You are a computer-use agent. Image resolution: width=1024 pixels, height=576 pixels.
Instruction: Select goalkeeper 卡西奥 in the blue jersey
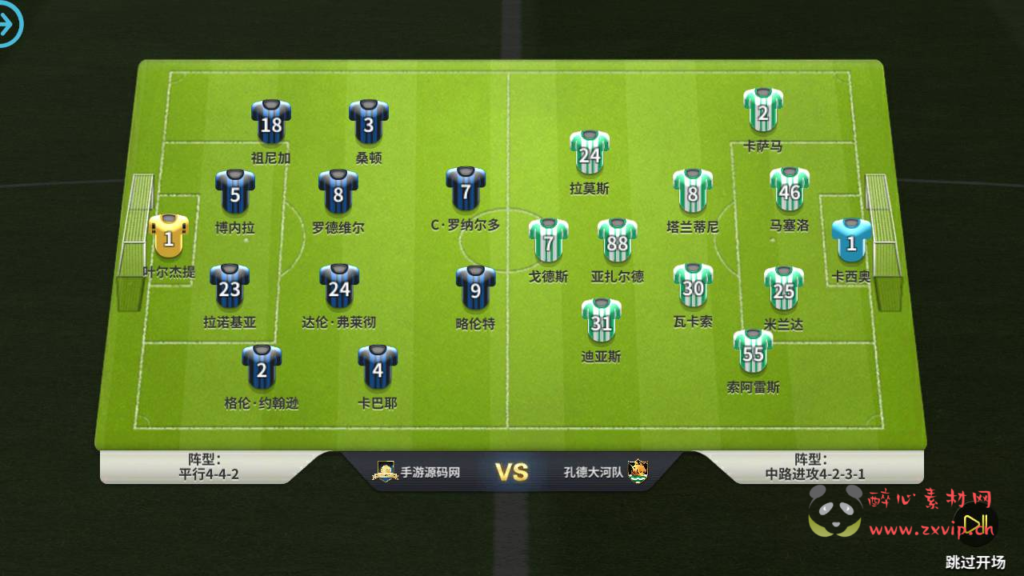(x=852, y=241)
